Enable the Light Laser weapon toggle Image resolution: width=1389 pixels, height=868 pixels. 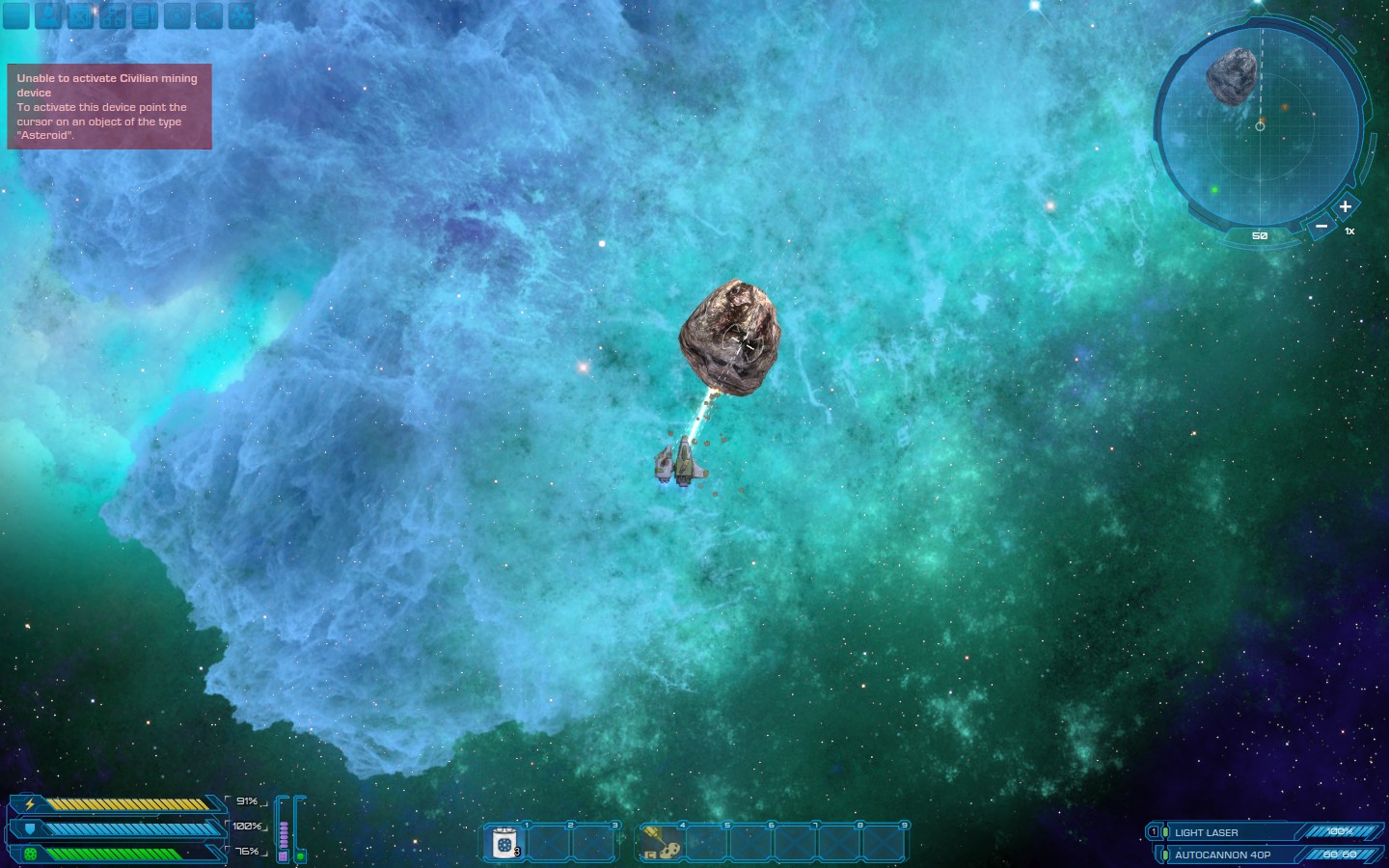[1165, 831]
